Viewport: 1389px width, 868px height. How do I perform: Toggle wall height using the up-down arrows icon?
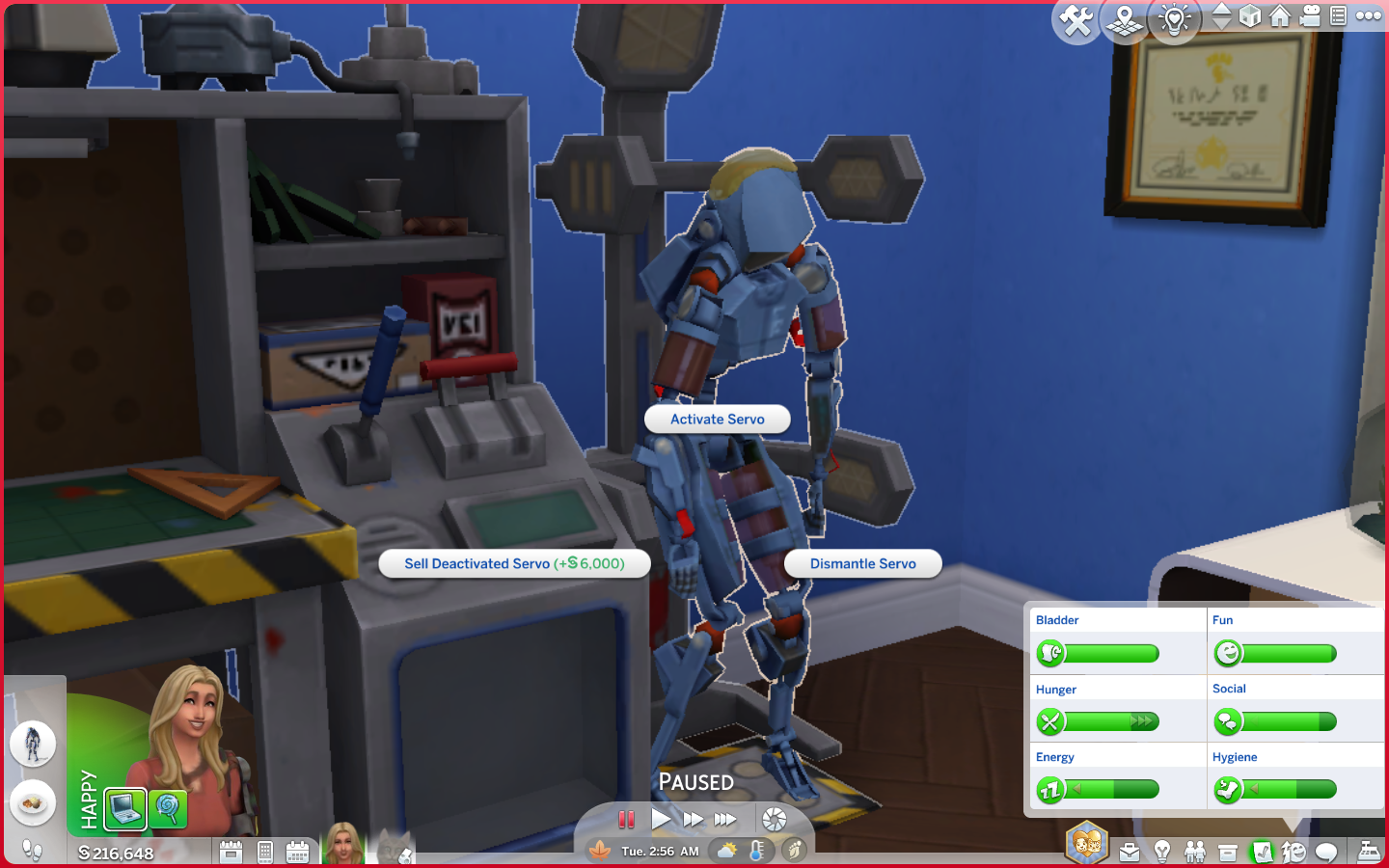[x=1221, y=16]
